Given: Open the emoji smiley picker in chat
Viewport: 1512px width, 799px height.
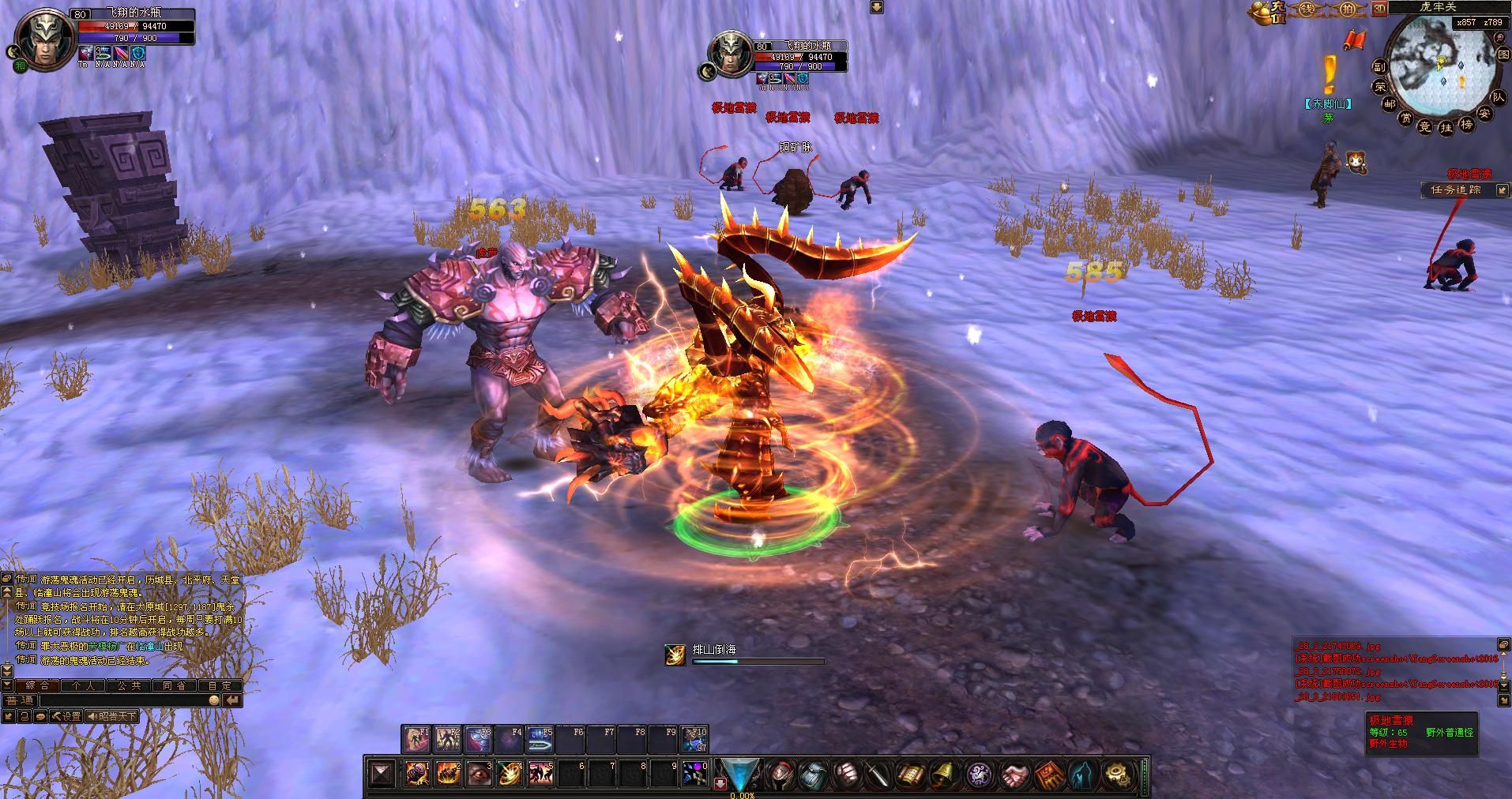Looking at the screenshot, I should (214, 700).
